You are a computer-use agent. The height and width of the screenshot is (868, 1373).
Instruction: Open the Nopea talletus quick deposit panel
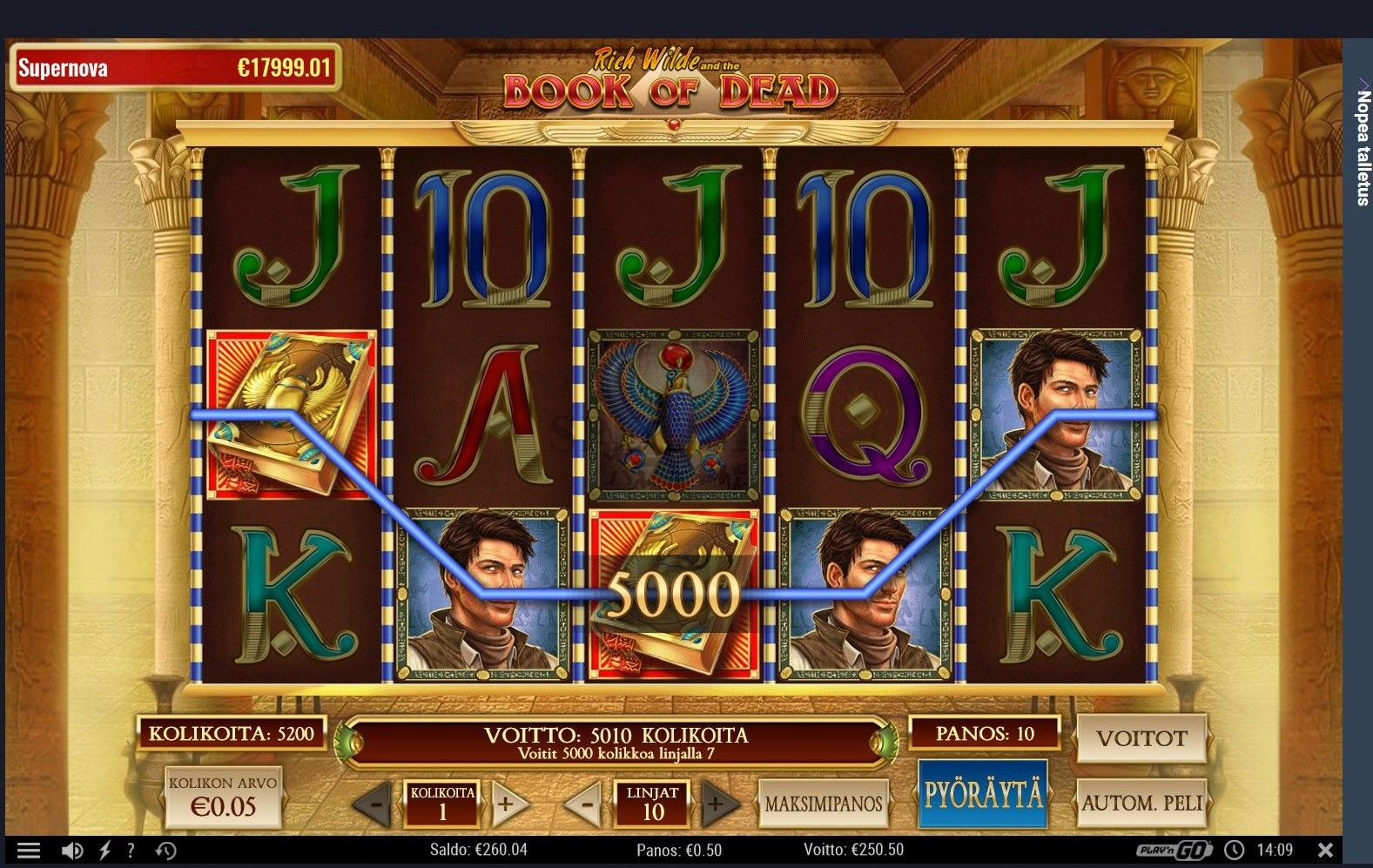coord(1362,144)
